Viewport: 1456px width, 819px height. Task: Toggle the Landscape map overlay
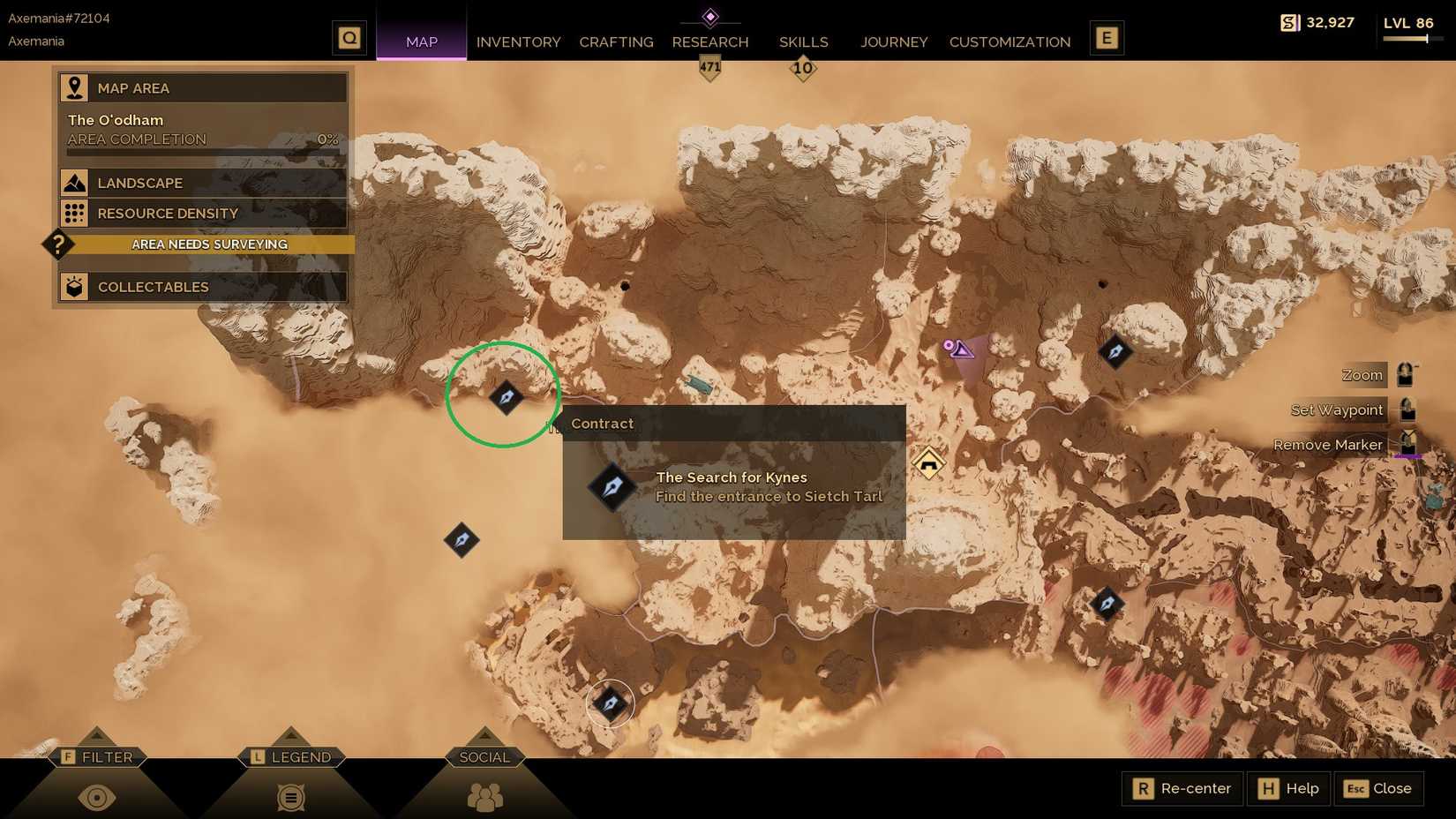pyautogui.click(x=202, y=183)
